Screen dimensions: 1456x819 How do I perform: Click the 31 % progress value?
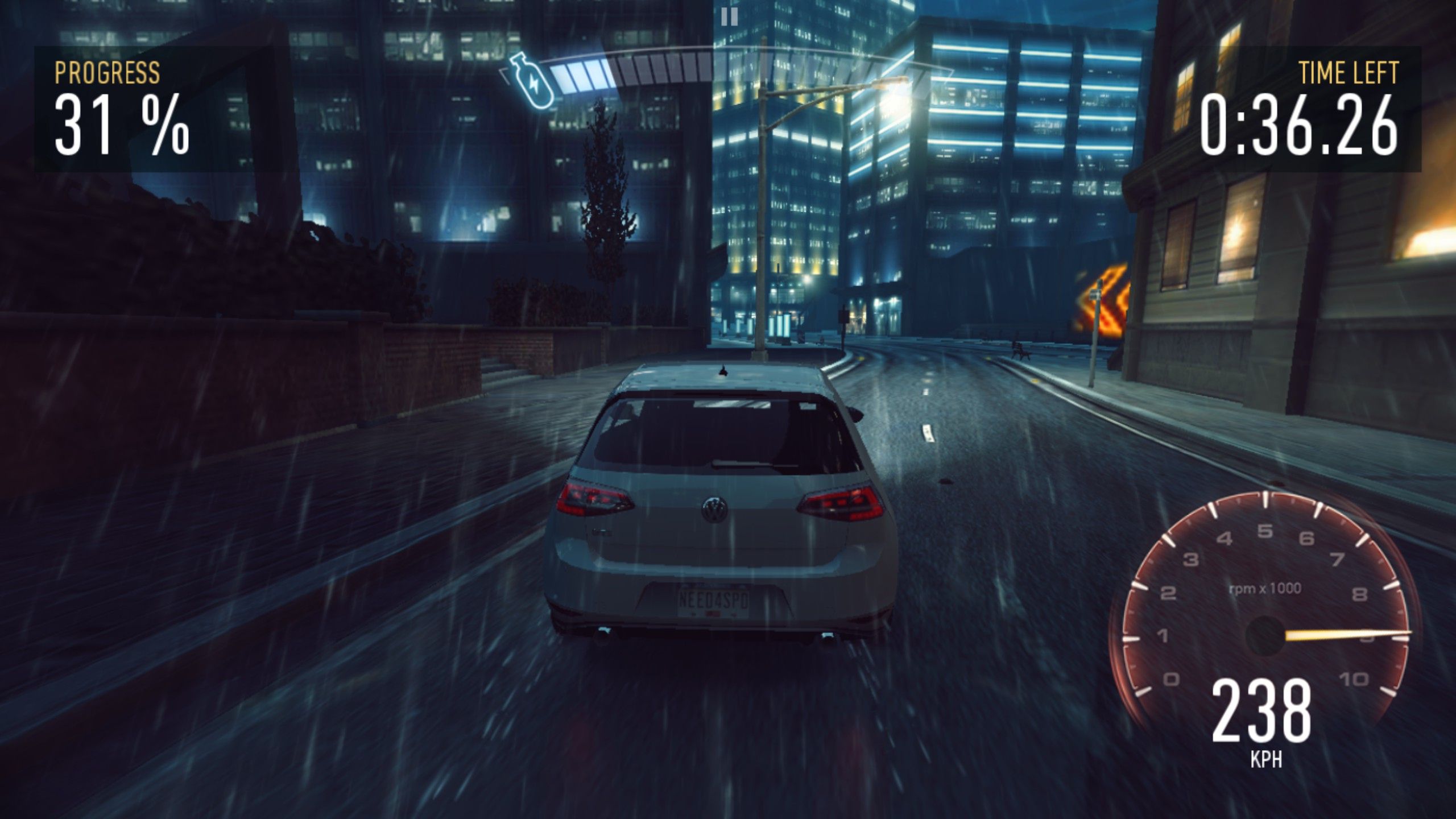(x=119, y=125)
